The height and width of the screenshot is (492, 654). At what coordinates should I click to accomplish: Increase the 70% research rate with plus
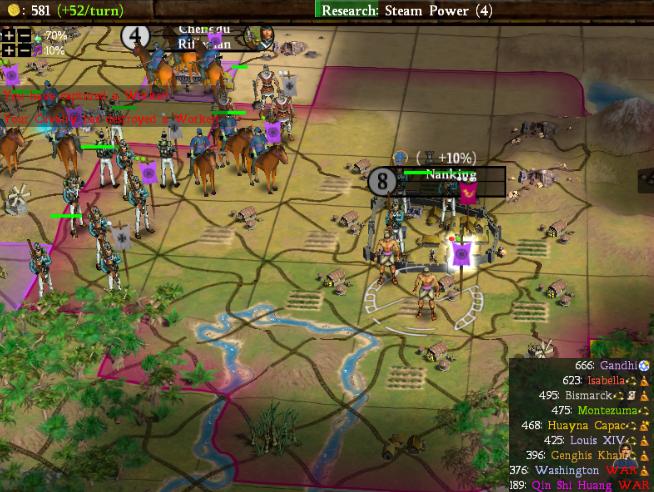pos(8,35)
